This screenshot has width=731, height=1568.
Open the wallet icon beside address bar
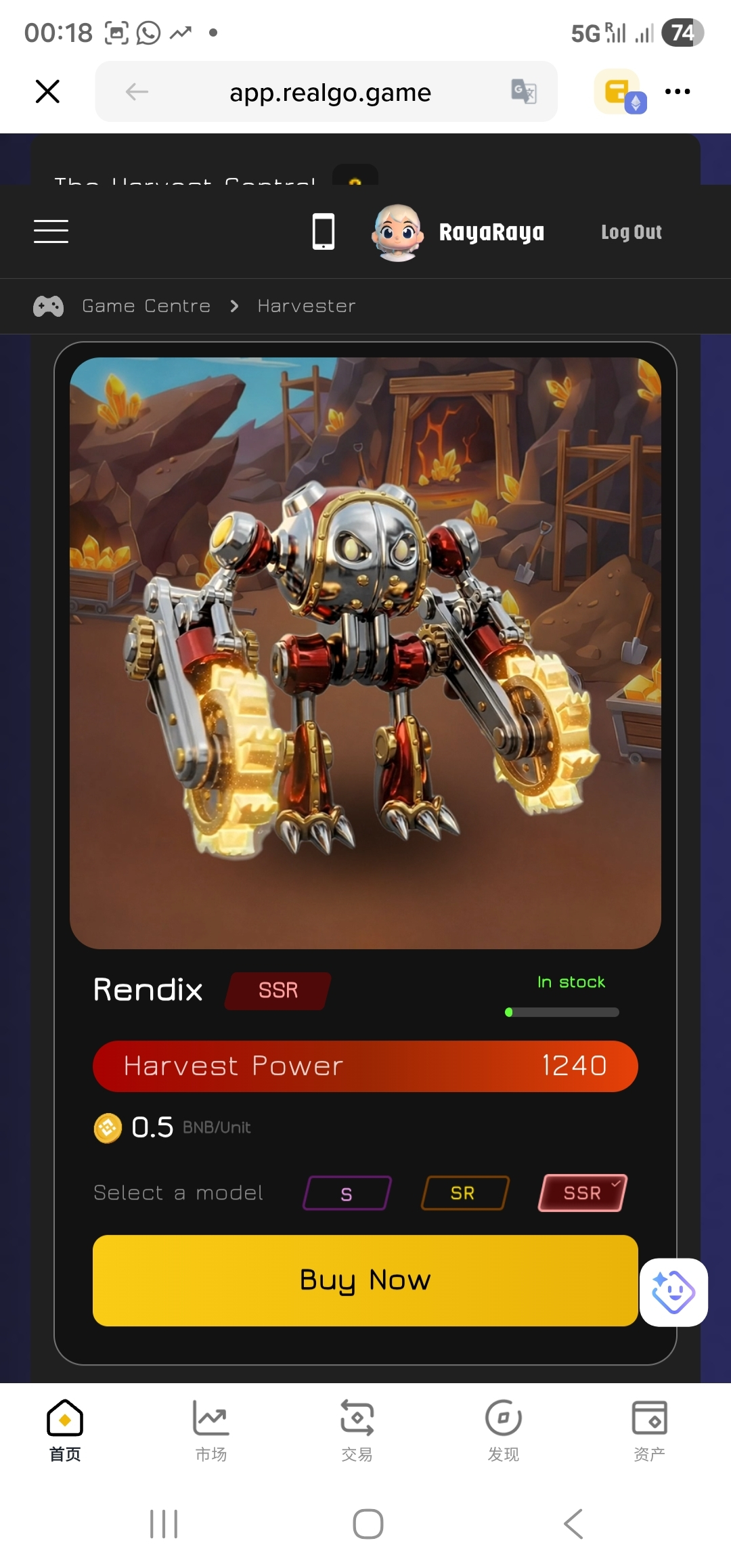click(619, 91)
